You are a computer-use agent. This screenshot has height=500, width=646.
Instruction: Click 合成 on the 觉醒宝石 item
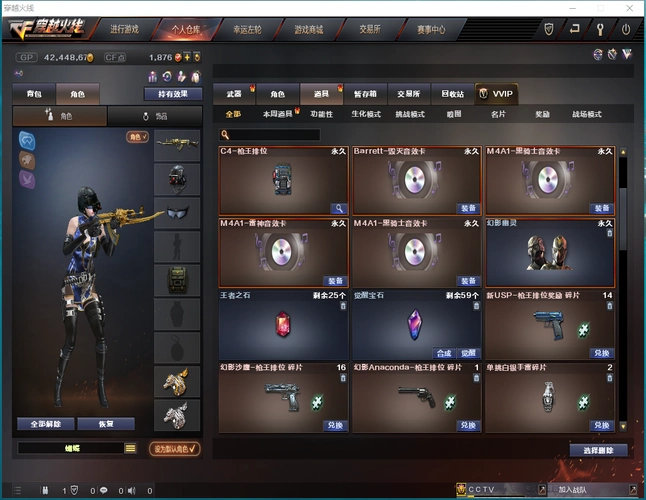point(444,353)
